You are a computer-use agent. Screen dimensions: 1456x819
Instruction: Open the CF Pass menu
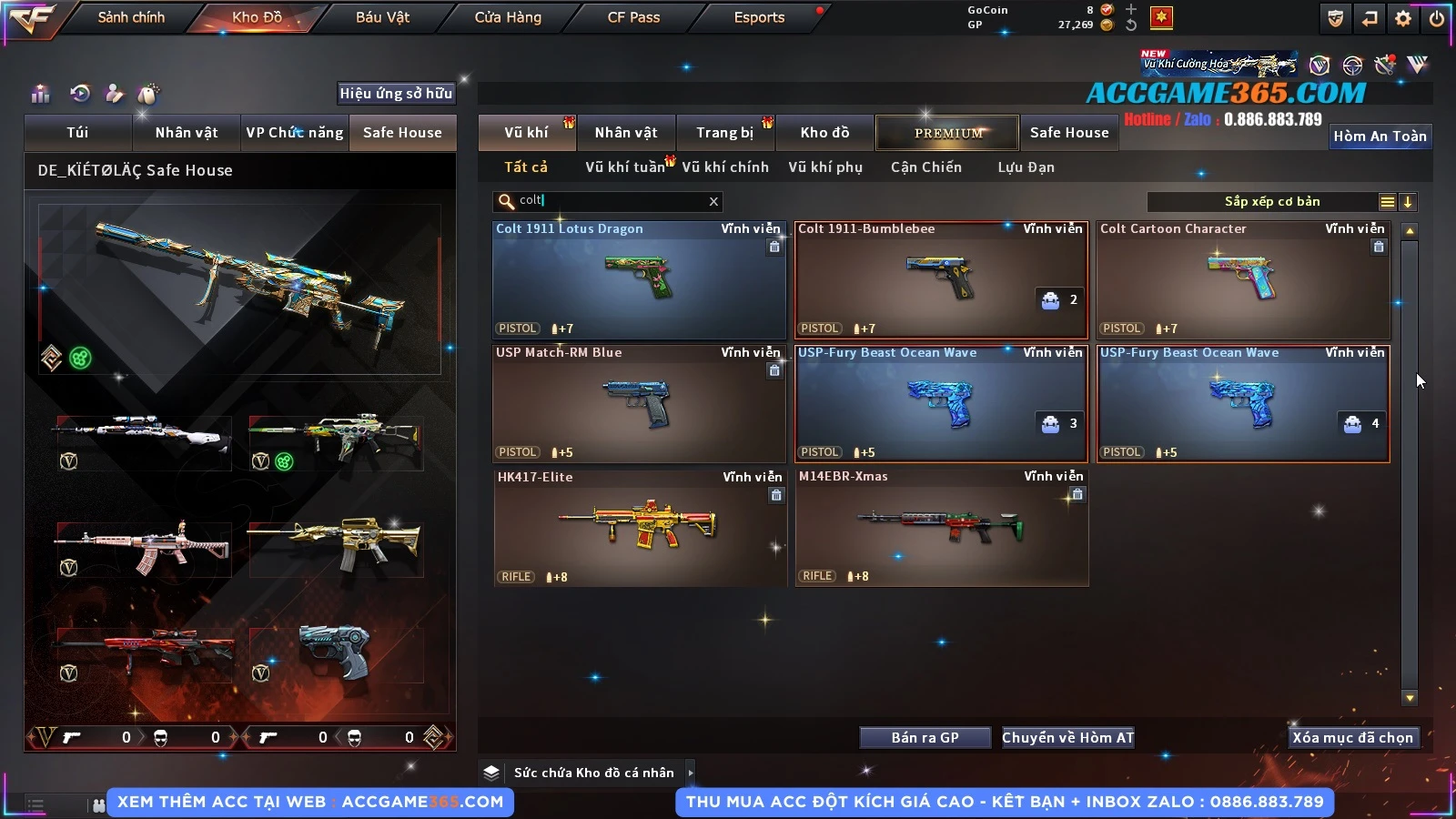(633, 17)
